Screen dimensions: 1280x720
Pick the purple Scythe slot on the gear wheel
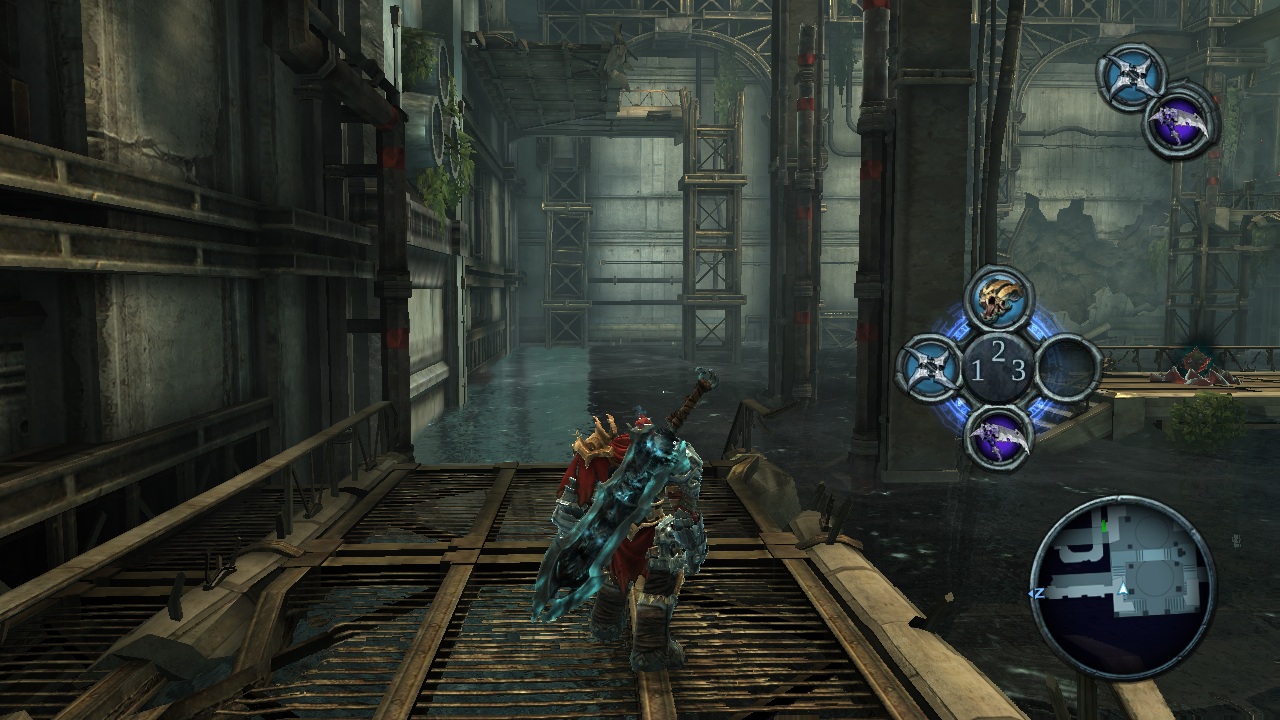click(x=999, y=437)
